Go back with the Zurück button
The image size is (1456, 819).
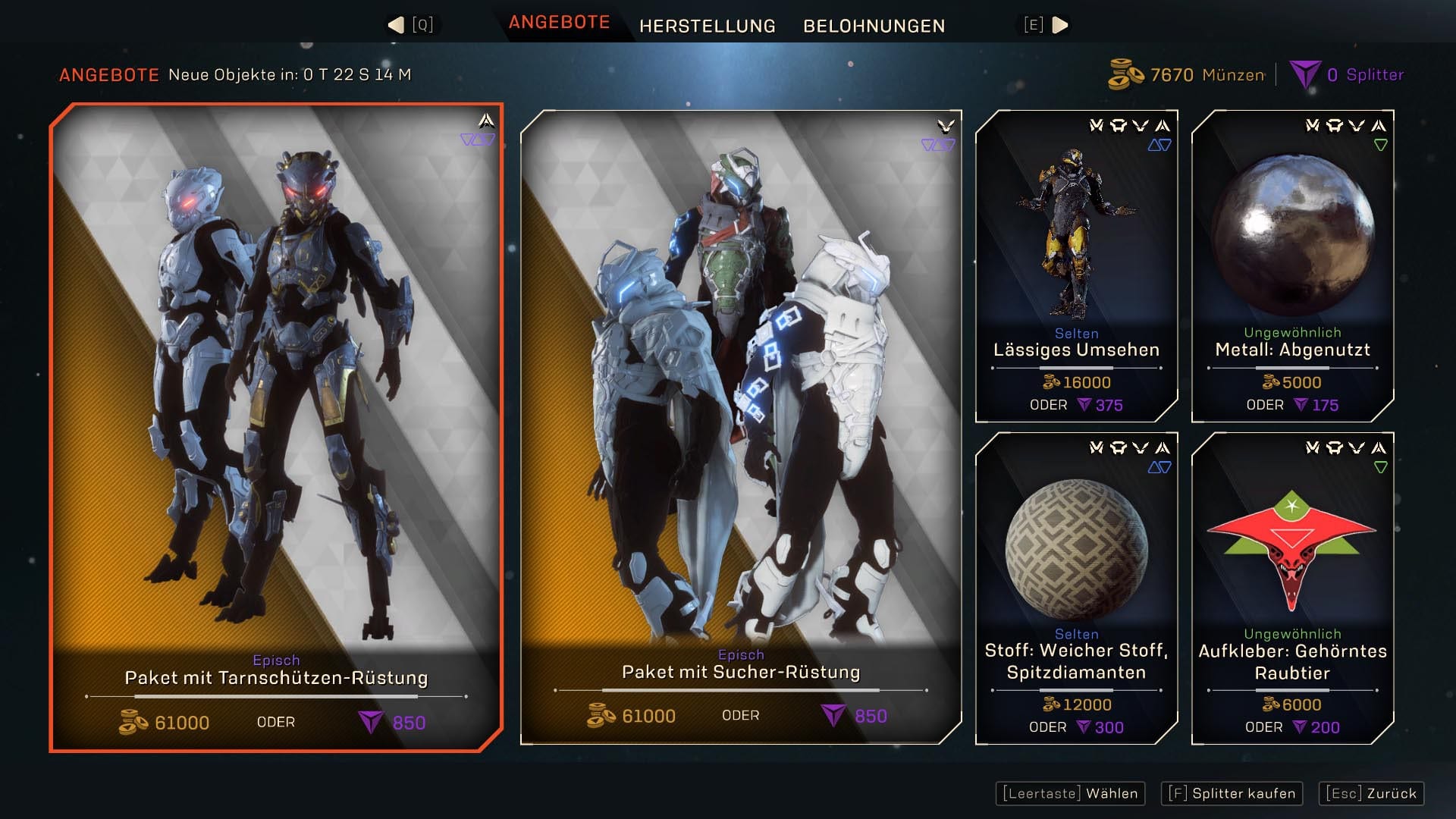(1371, 793)
